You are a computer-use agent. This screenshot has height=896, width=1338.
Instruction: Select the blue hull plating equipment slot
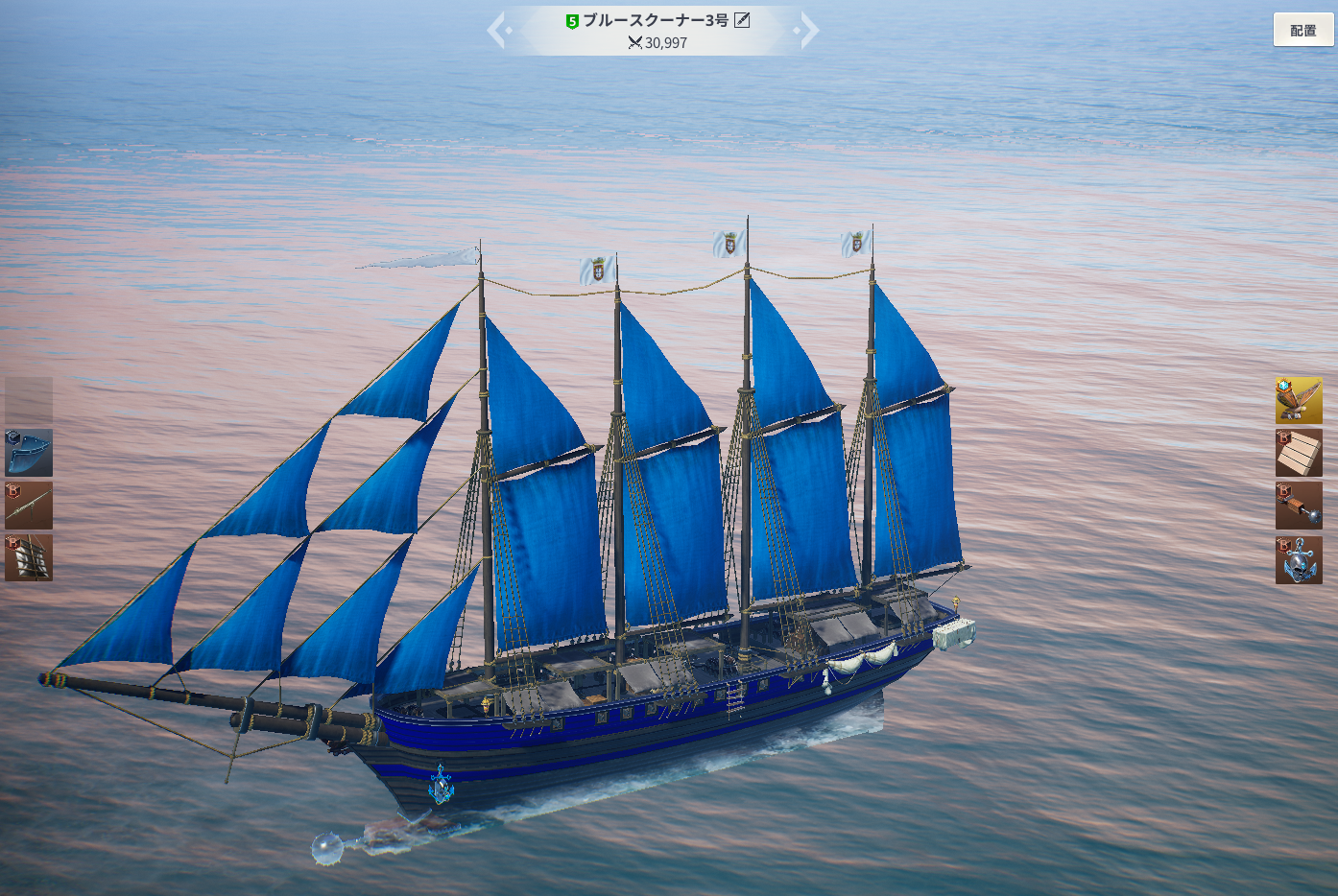click(x=29, y=453)
